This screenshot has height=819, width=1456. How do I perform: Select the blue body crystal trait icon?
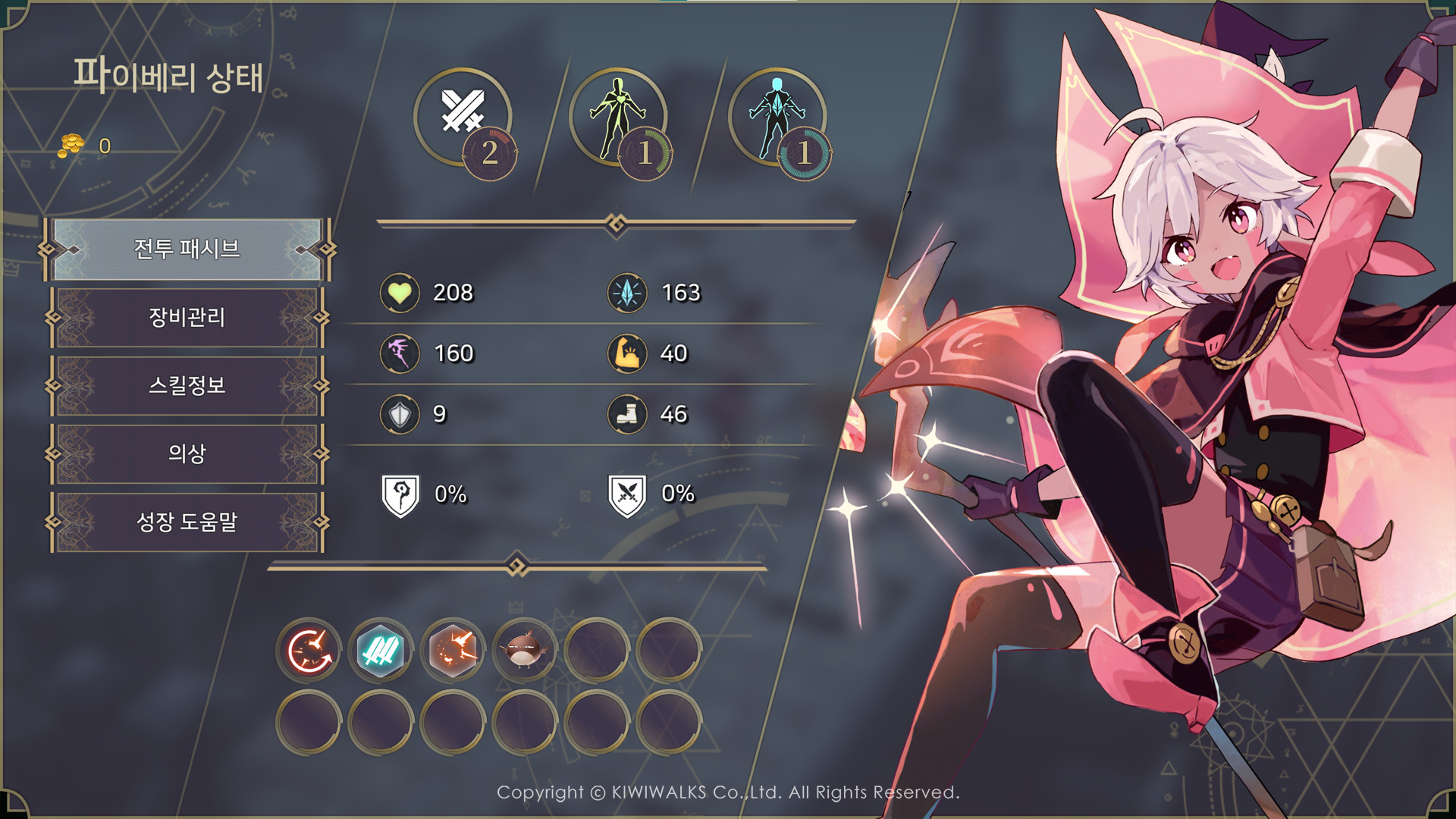click(x=777, y=115)
